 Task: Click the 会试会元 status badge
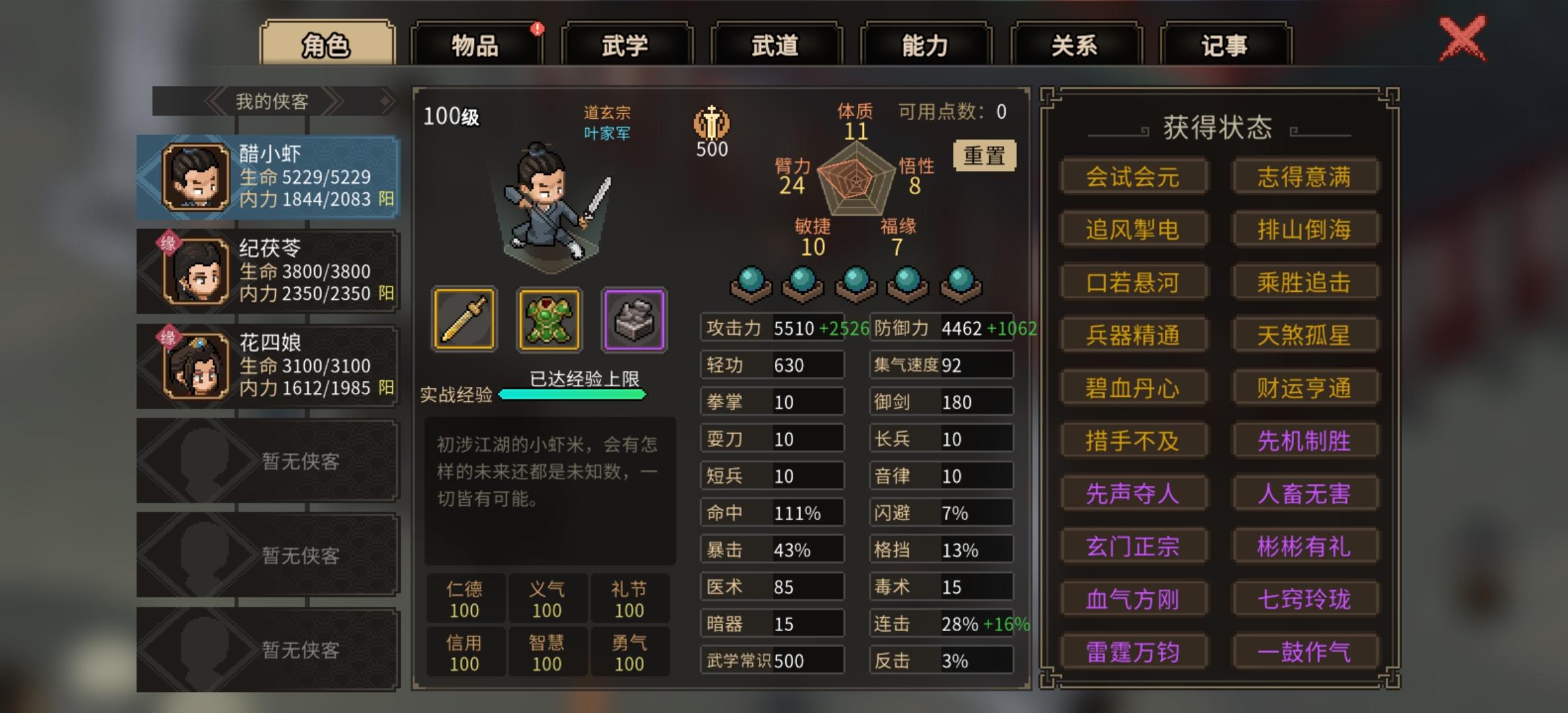(x=1134, y=177)
